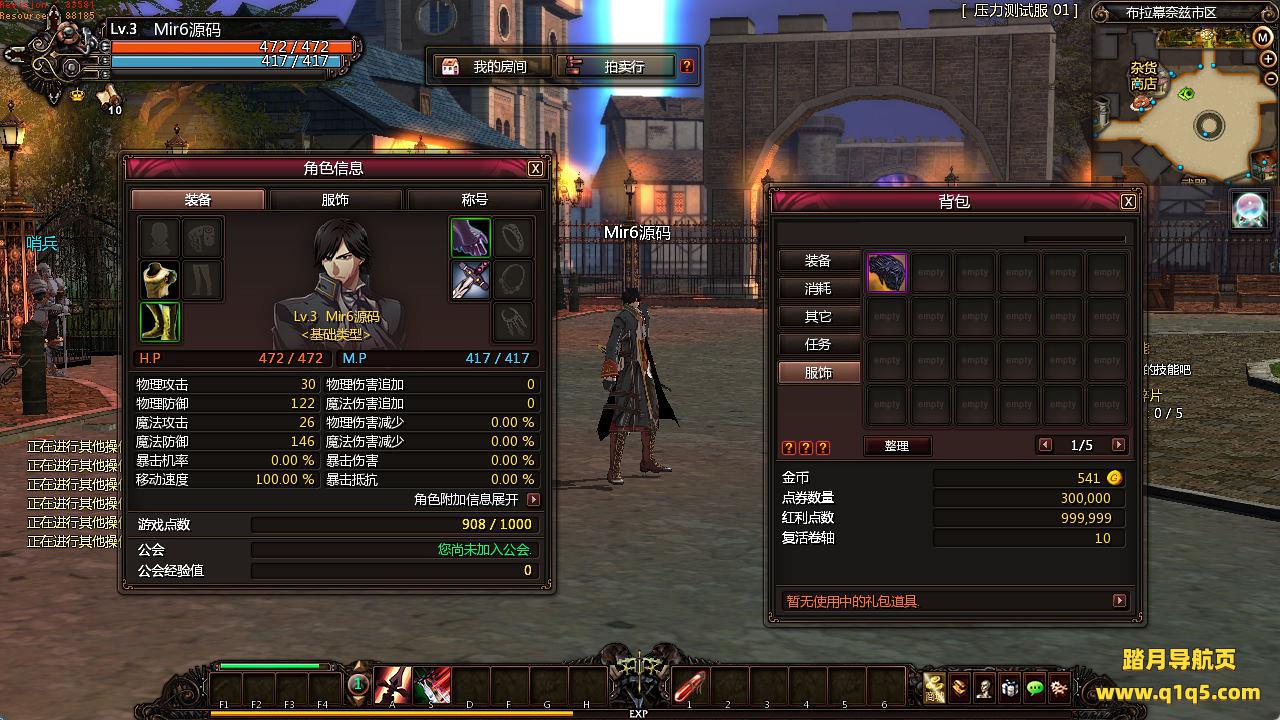Switch to the 称号 title tab

click(x=474, y=200)
